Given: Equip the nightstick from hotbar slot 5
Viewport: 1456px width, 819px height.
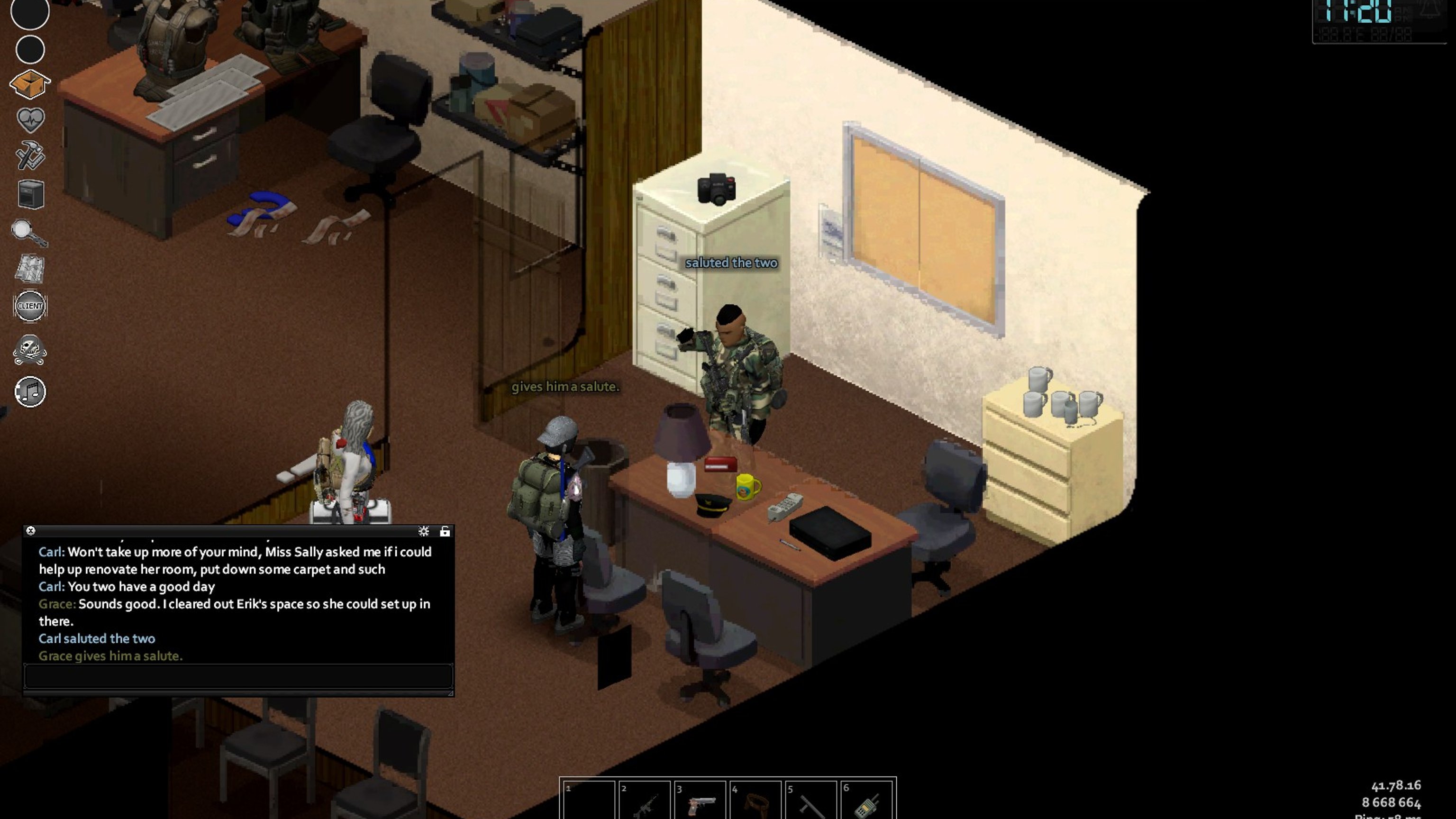Looking at the screenshot, I should click(810, 801).
